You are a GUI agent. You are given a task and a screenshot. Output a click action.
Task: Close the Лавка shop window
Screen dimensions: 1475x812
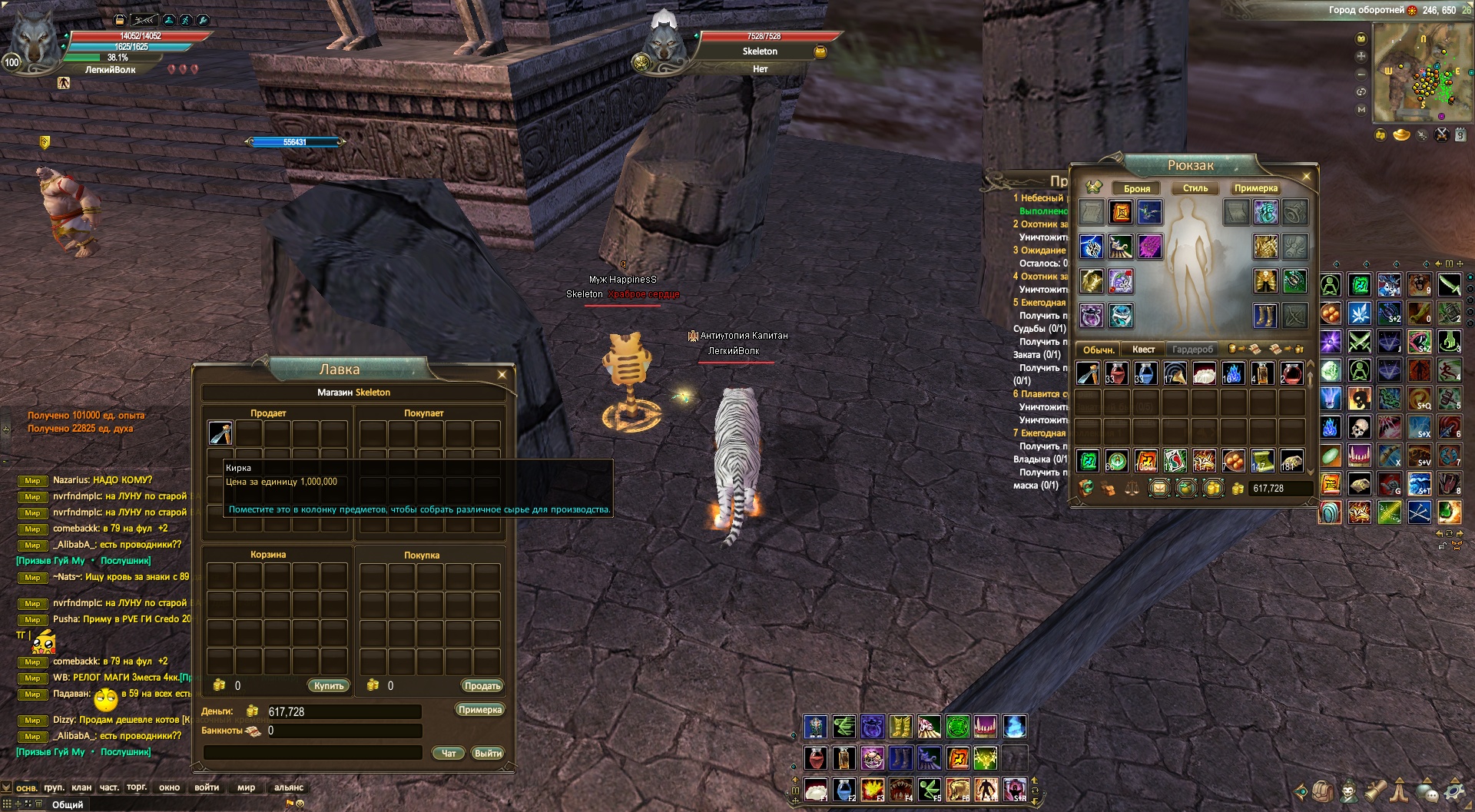coord(502,375)
